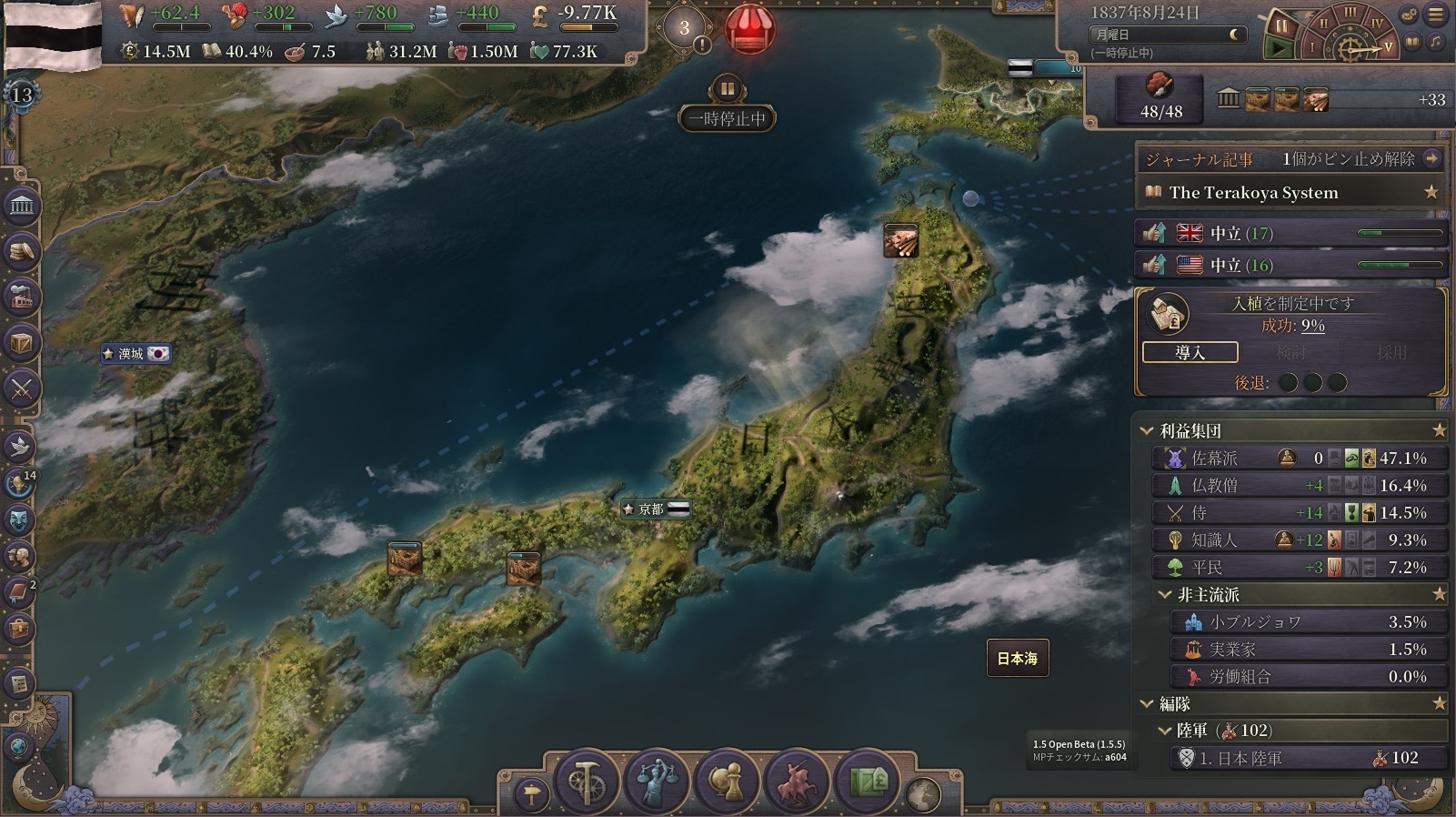Select the production lens with the hammer and gears

[587, 781]
